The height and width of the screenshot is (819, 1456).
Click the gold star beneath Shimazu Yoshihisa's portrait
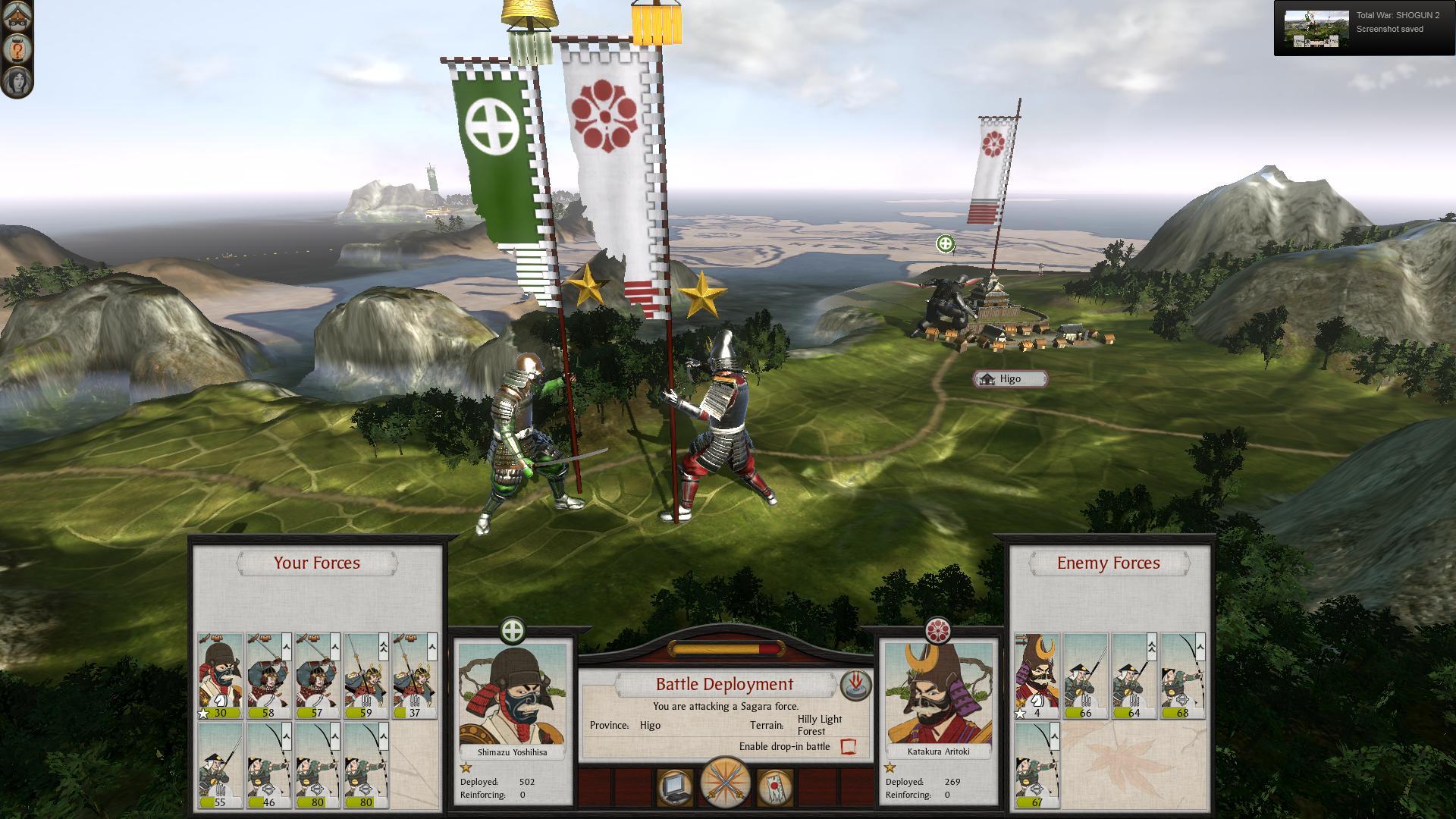point(465,768)
